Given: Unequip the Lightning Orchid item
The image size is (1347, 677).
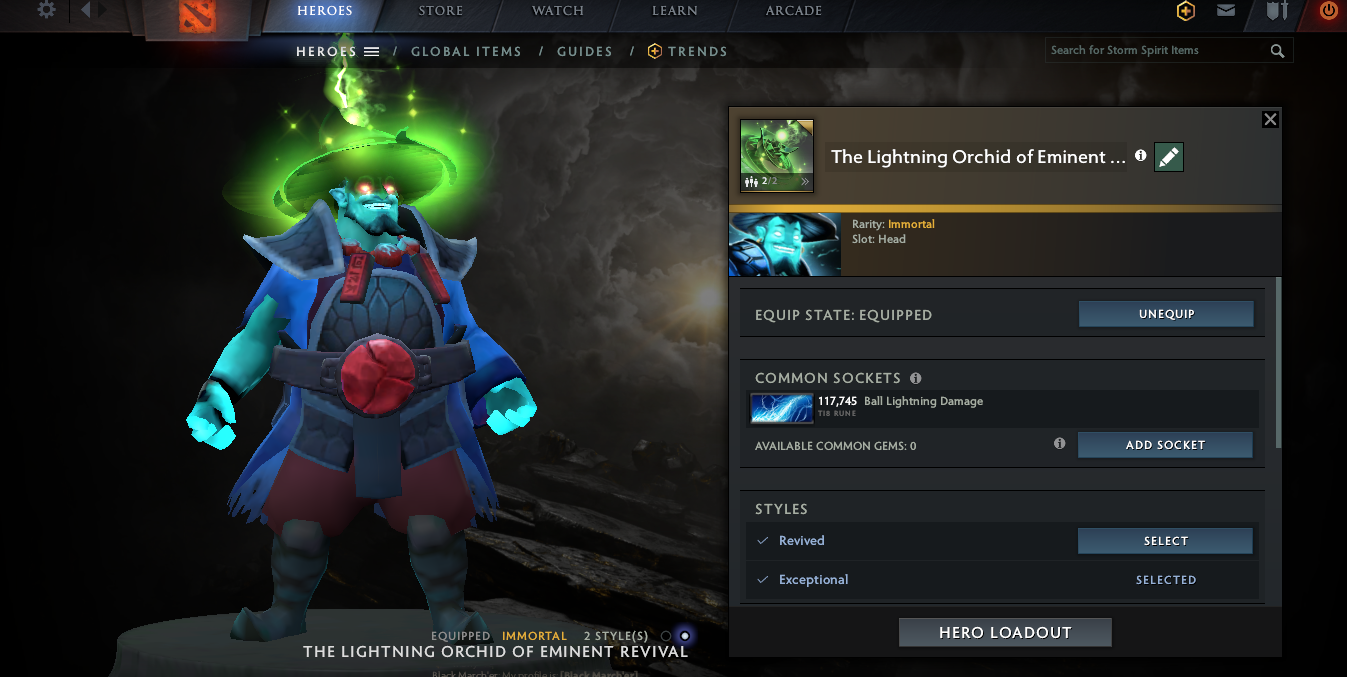Looking at the screenshot, I should (x=1166, y=314).
